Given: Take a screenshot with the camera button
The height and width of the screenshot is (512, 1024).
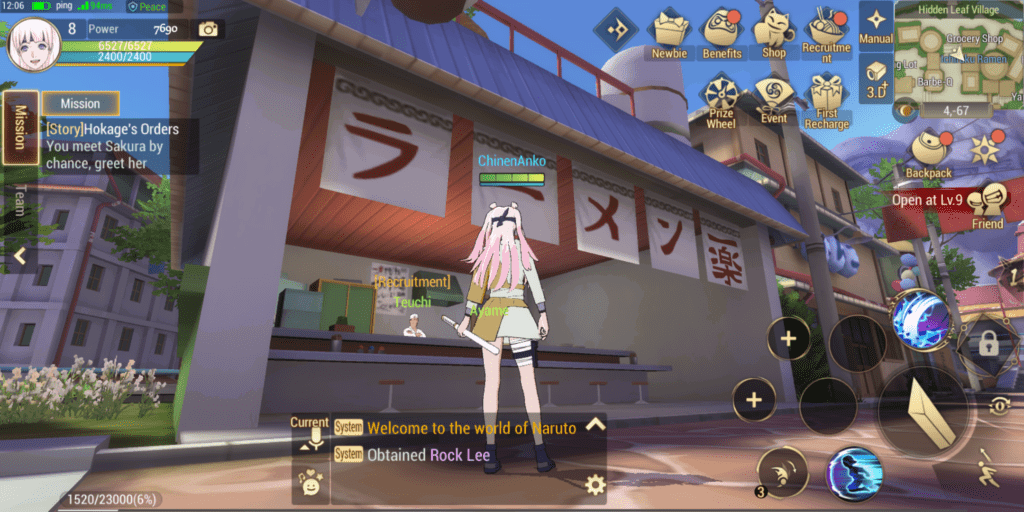Looking at the screenshot, I should pyautogui.click(x=208, y=29).
